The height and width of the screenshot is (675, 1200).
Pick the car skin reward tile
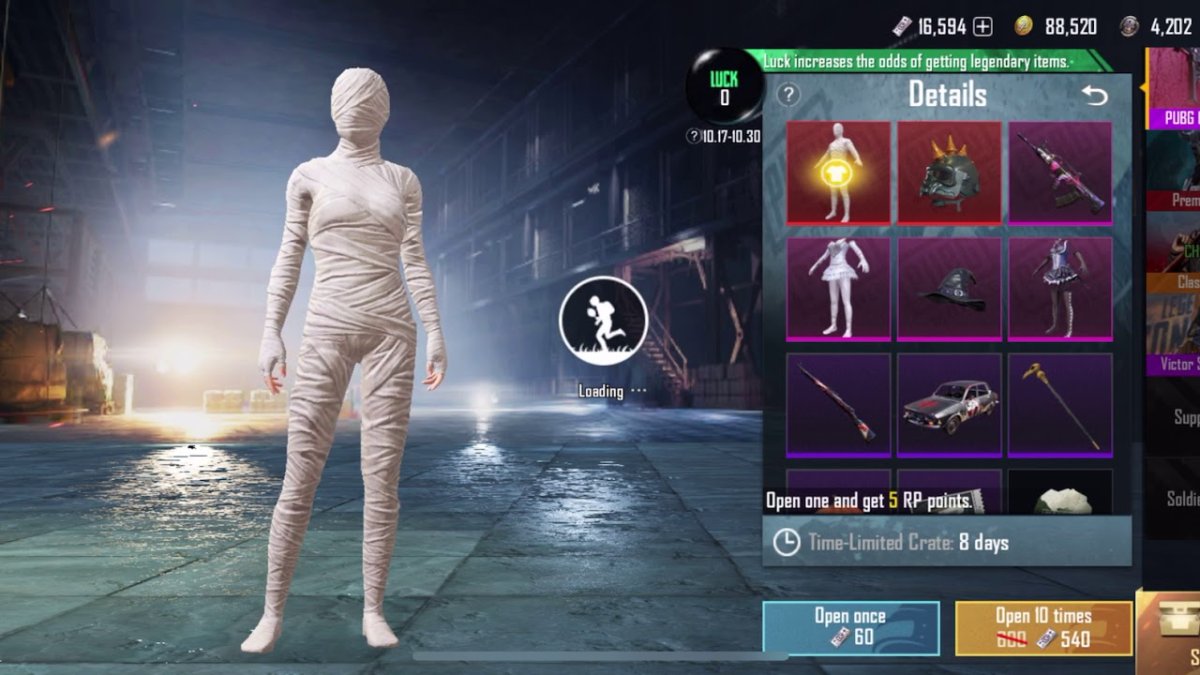point(949,404)
